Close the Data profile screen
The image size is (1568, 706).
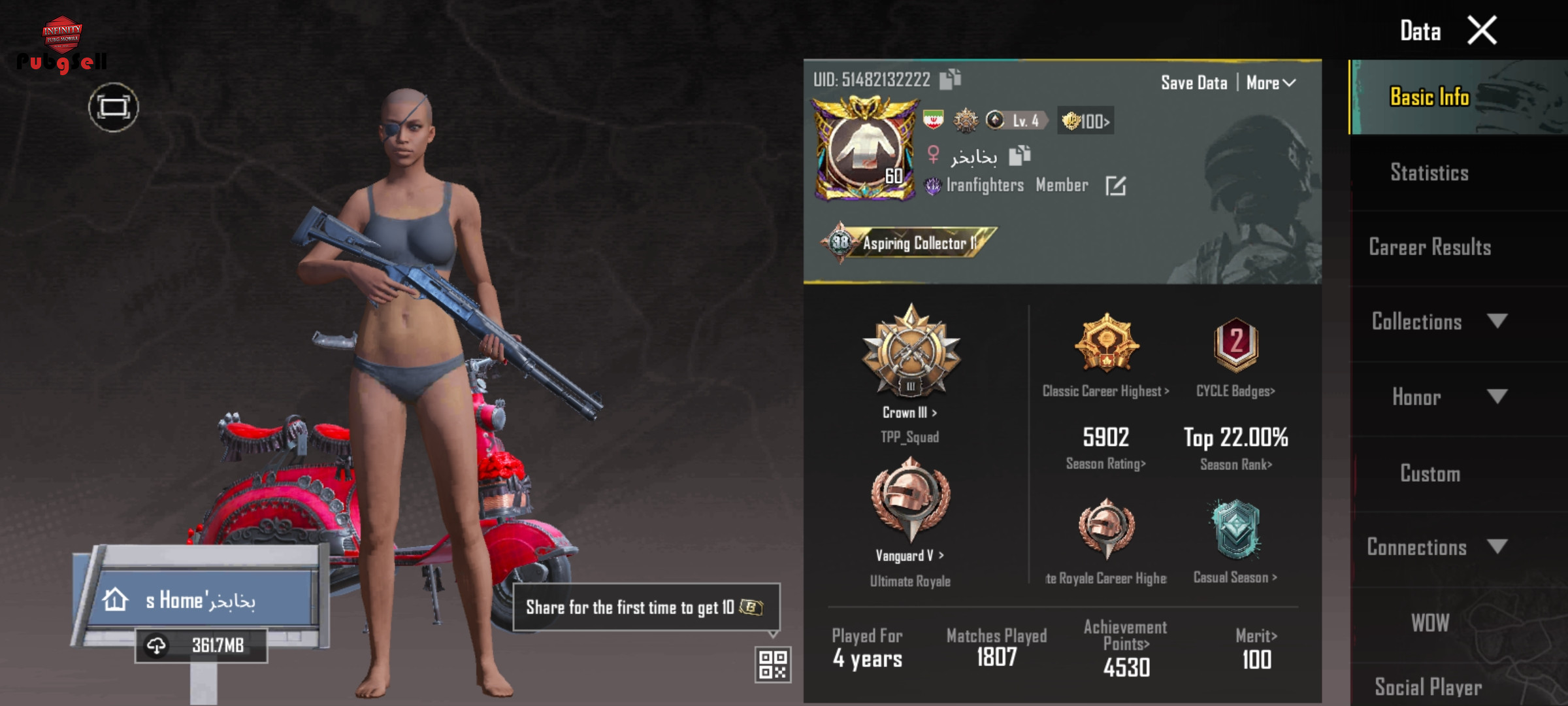point(1482,31)
